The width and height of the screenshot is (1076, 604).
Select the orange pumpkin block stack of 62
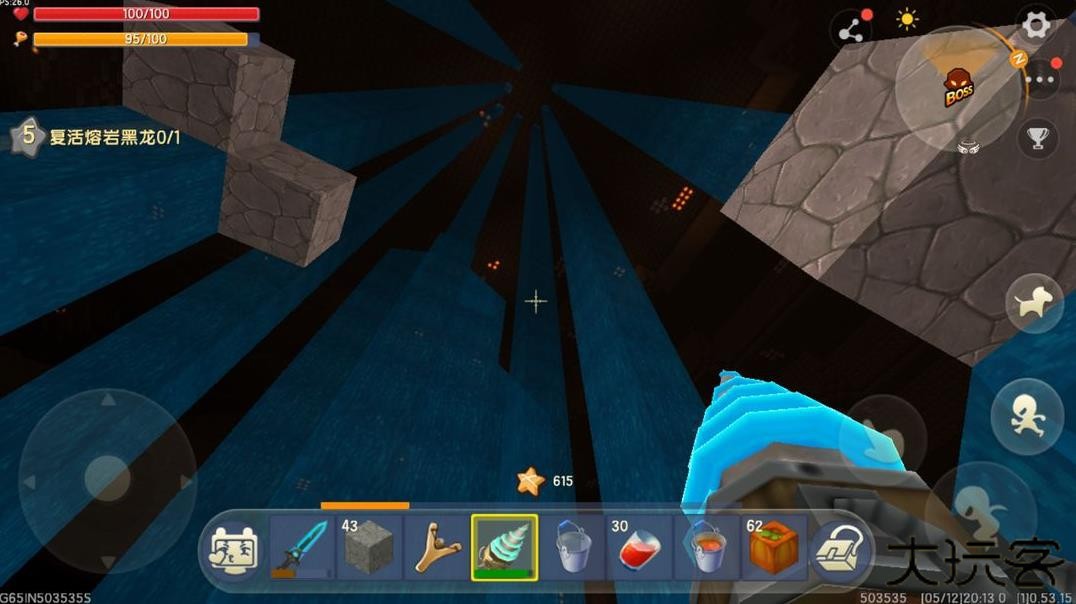pyautogui.click(x=775, y=547)
